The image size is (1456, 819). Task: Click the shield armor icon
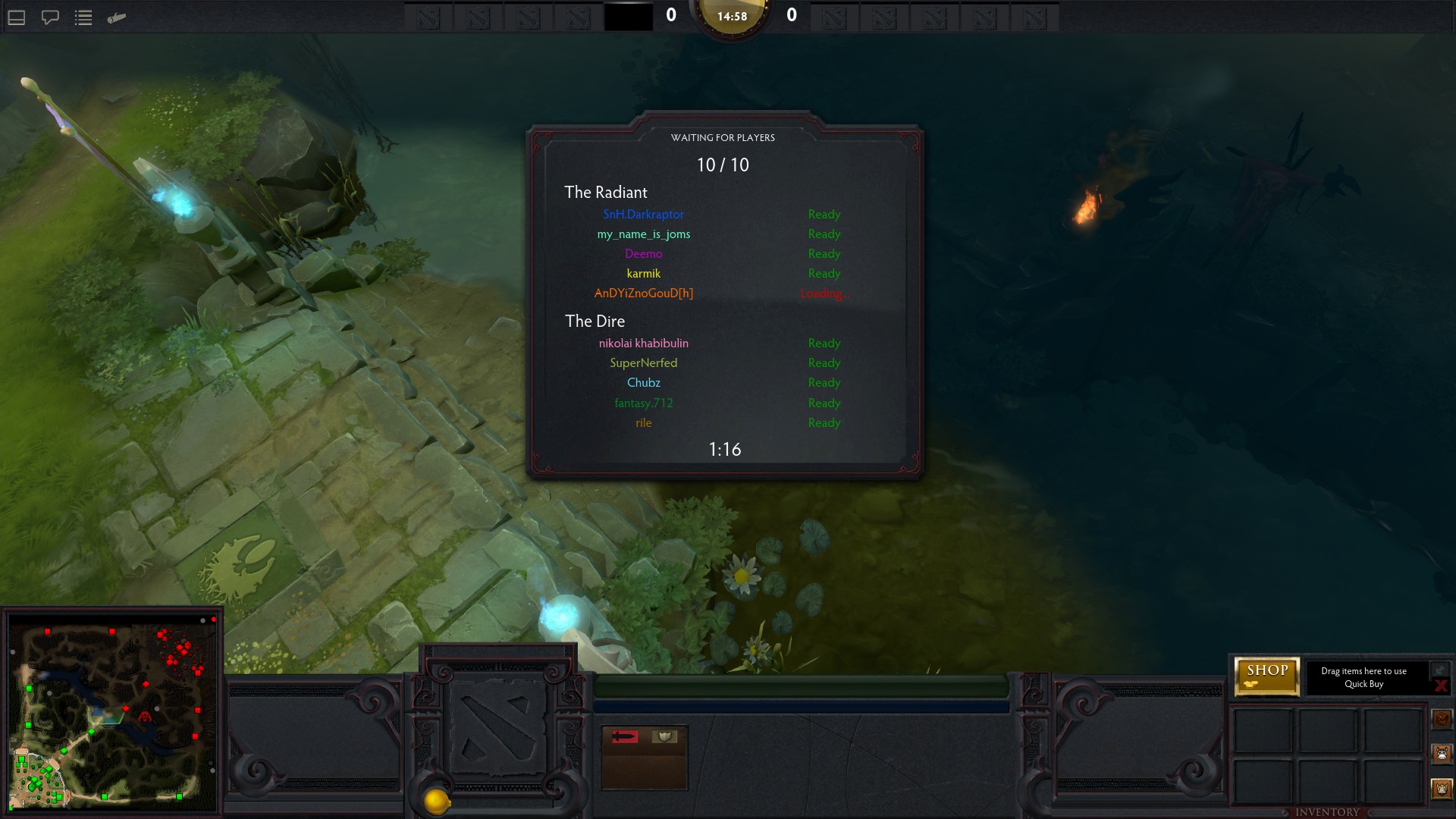pyautogui.click(x=664, y=736)
